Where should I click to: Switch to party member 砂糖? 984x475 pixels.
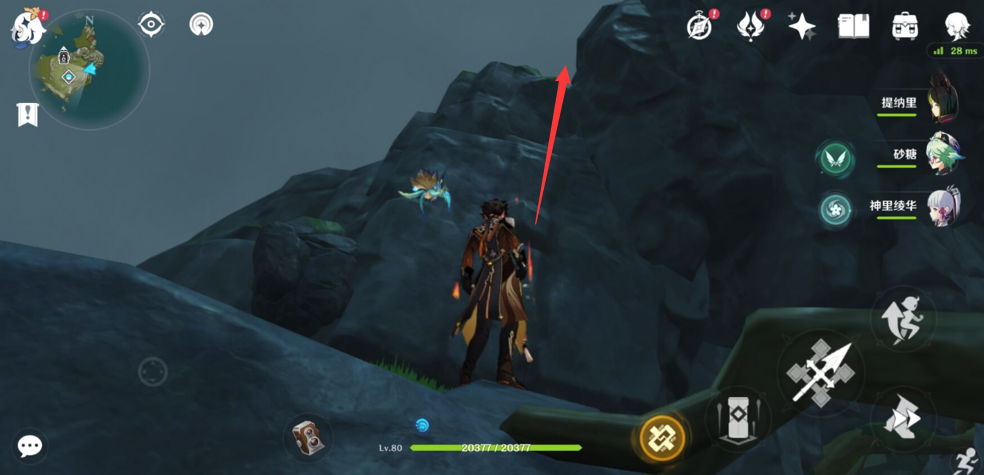coord(945,155)
